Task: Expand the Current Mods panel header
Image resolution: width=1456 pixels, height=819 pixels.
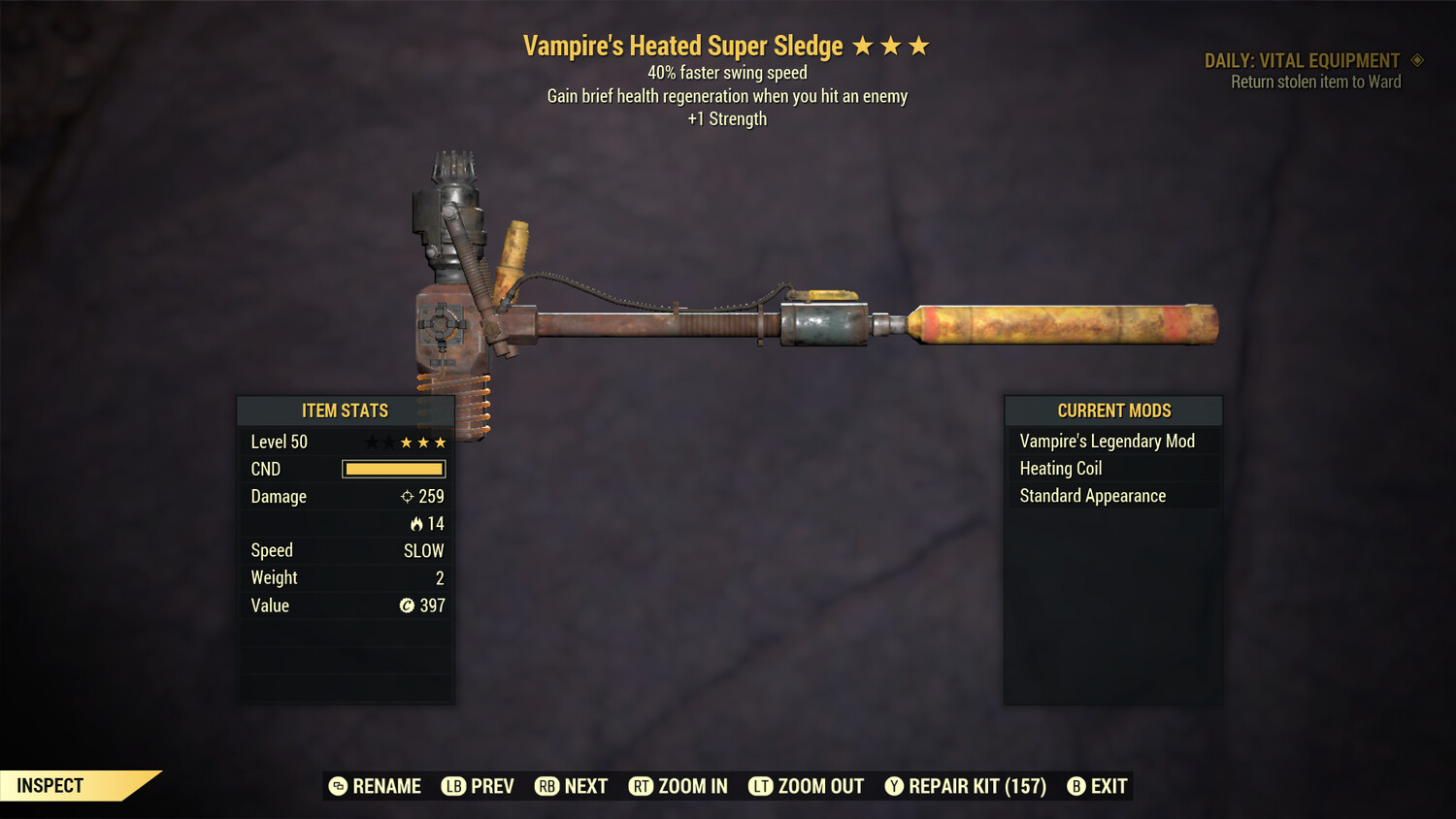Action: tap(1112, 409)
